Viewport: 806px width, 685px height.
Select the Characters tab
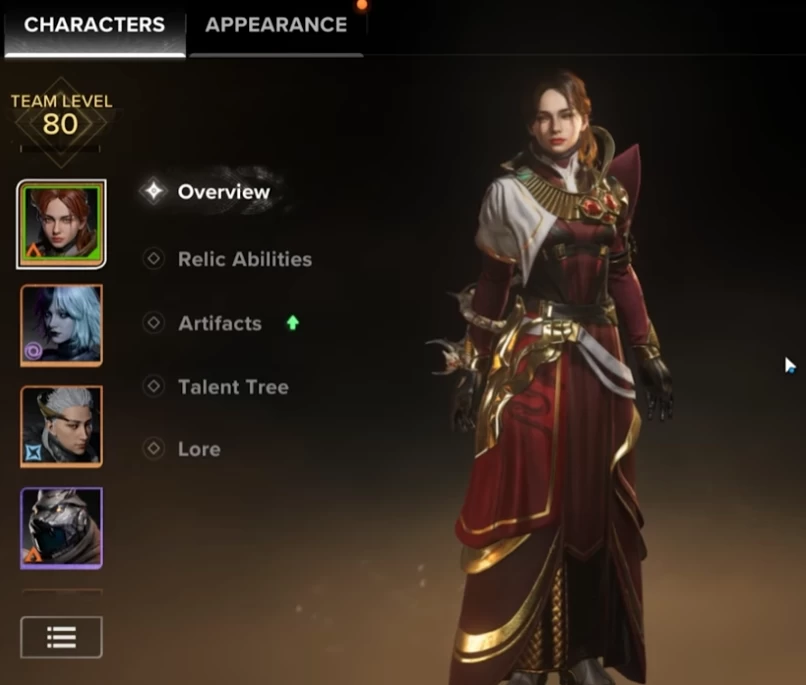[x=94, y=26]
